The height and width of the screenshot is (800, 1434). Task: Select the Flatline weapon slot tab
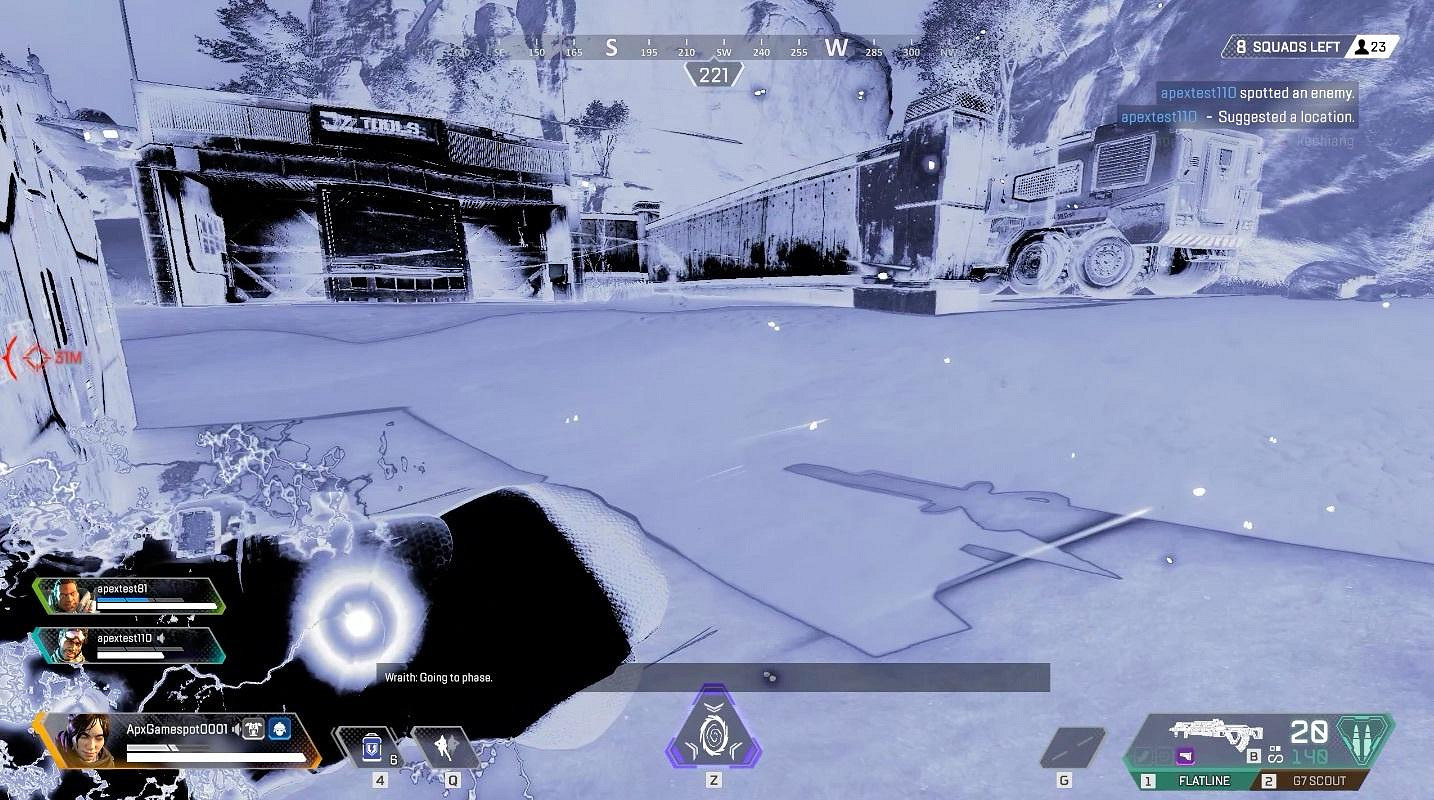coord(1203,780)
